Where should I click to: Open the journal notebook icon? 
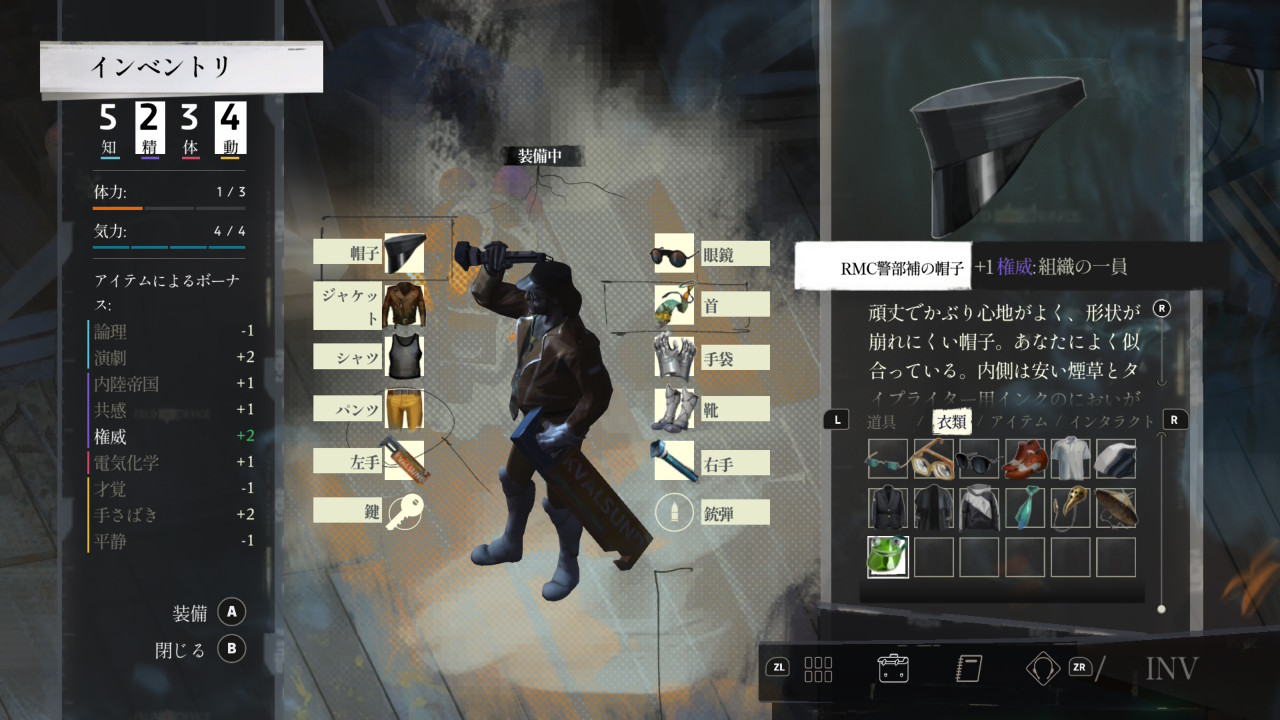(969, 667)
